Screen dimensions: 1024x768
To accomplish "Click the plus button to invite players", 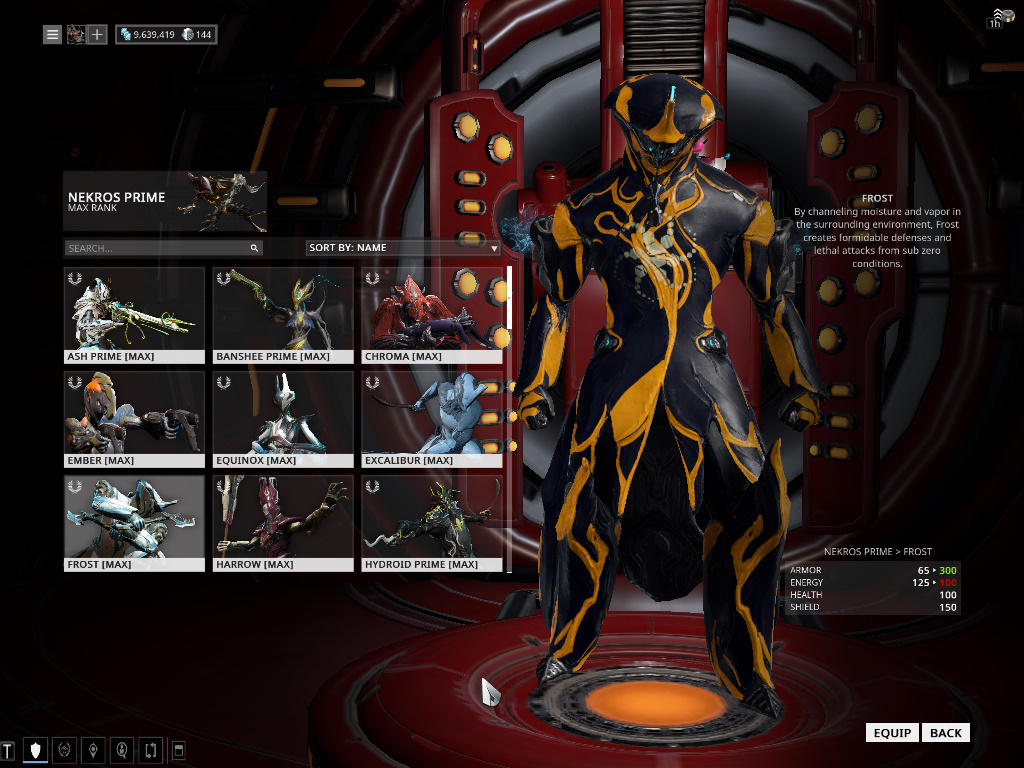I will pos(97,35).
